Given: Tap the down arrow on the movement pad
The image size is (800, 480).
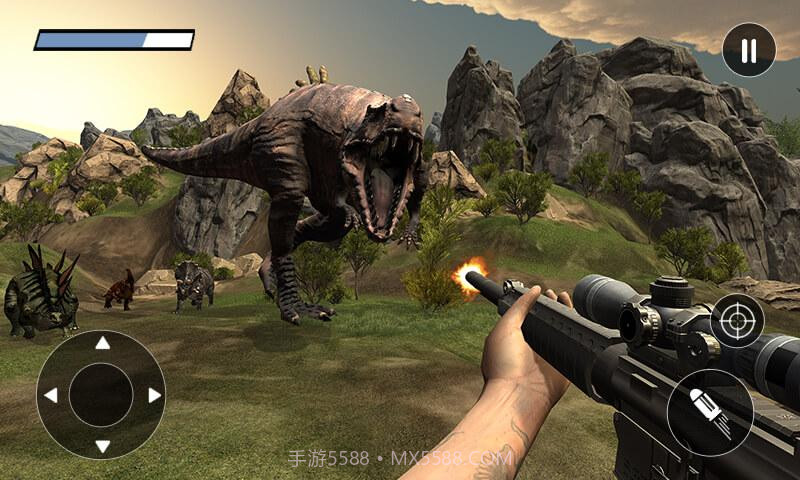Looking at the screenshot, I should [x=101, y=446].
